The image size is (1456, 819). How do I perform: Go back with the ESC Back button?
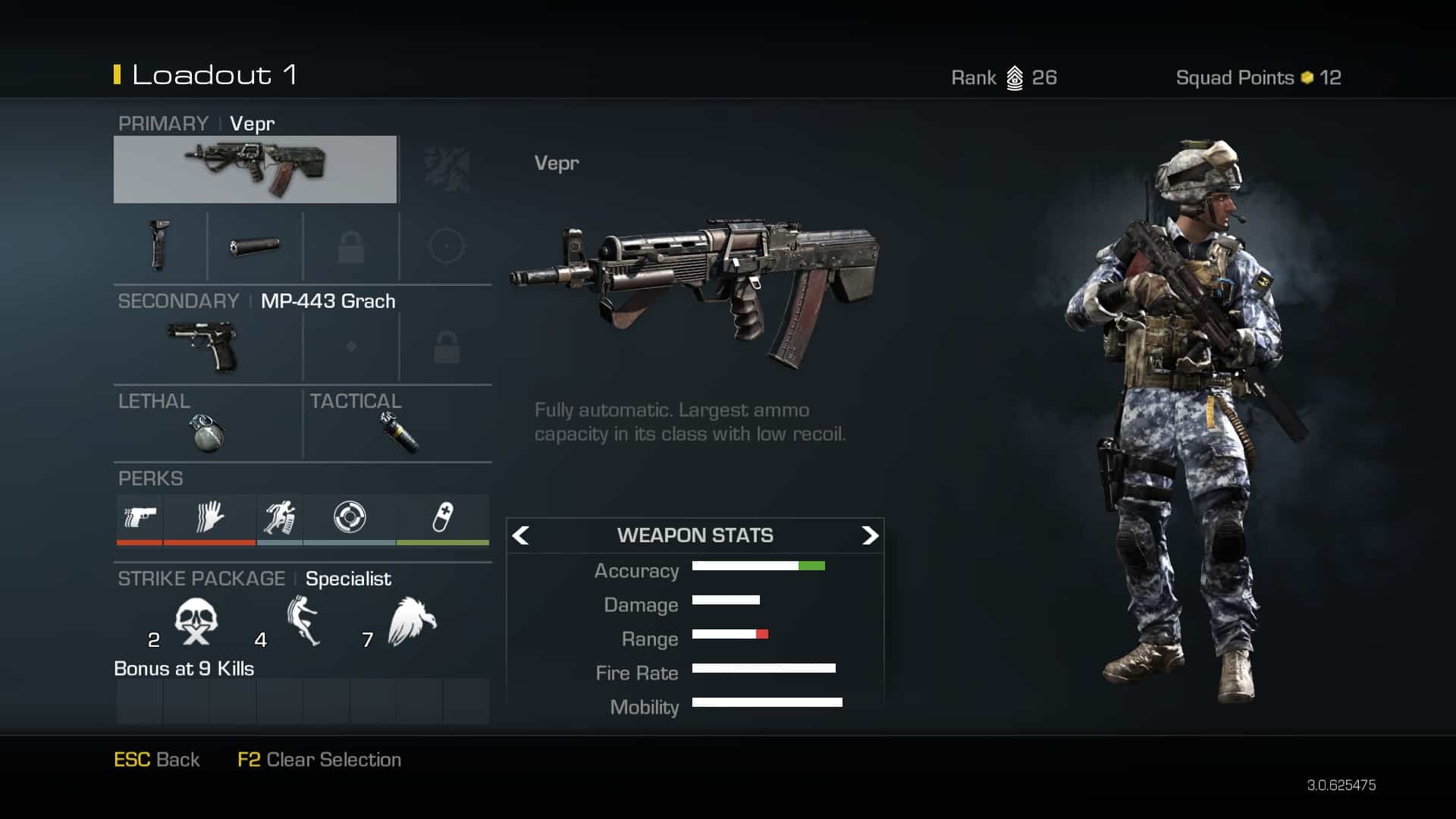(157, 760)
